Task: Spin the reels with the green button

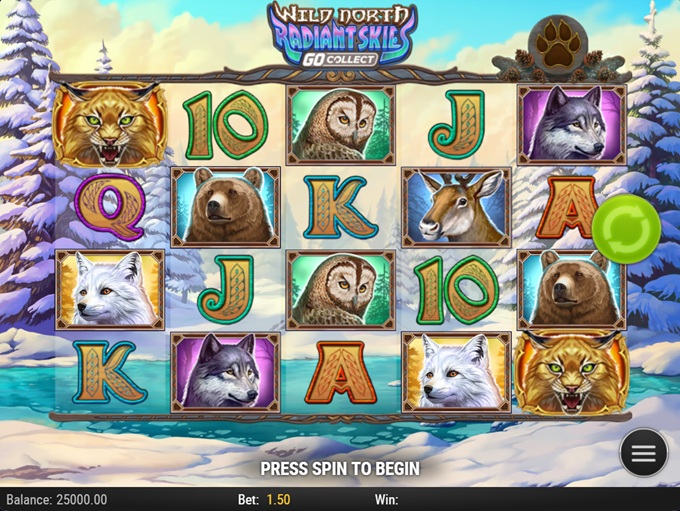Action: click(x=626, y=231)
